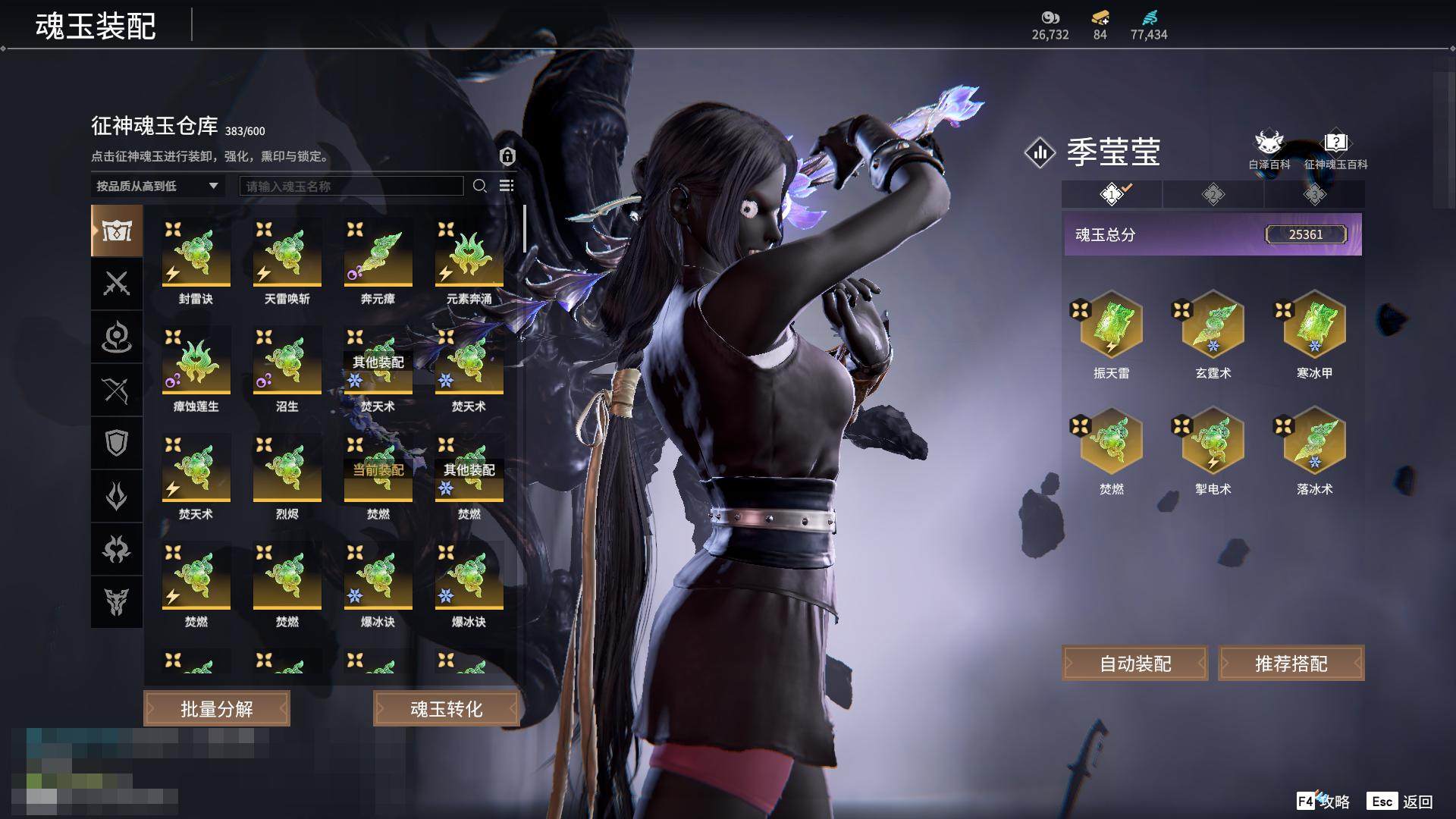Select equipped 掣电术 hexagon slot
The image size is (1456, 819).
tap(1213, 442)
